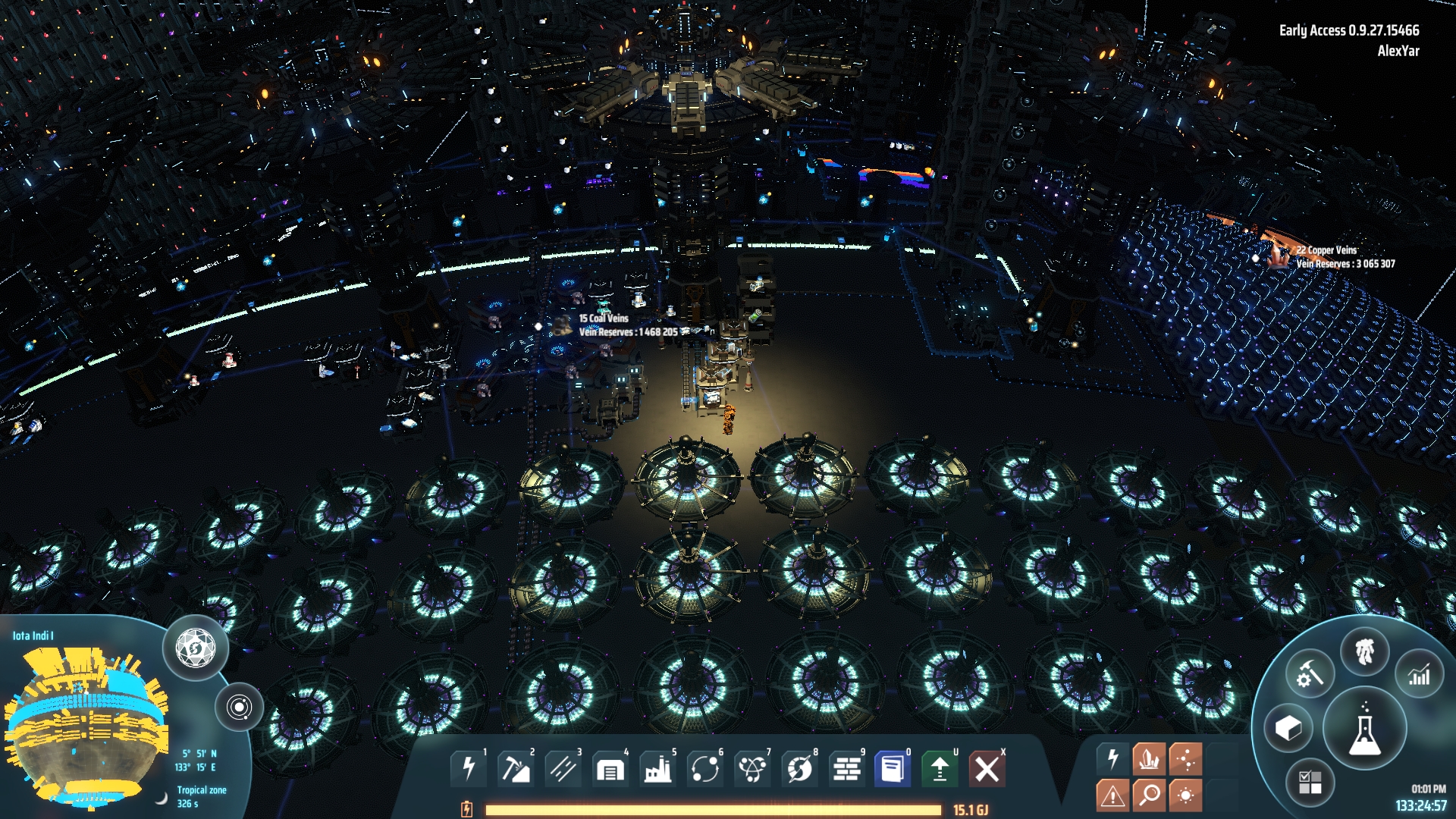Open the brick foundation build category
Screen dimensions: 1456x819
pyautogui.click(x=846, y=769)
